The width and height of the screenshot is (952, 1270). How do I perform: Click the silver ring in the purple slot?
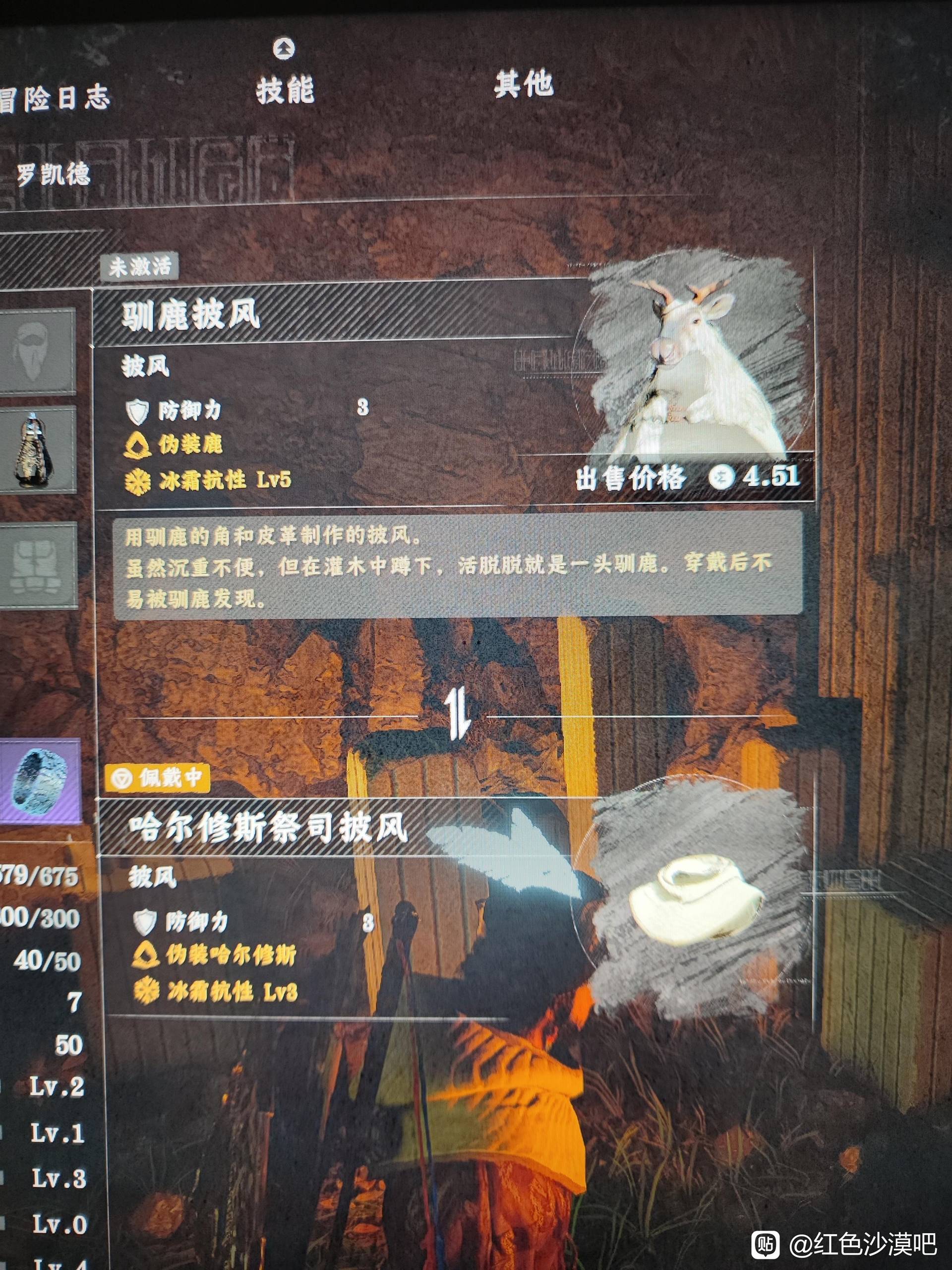(x=39, y=780)
